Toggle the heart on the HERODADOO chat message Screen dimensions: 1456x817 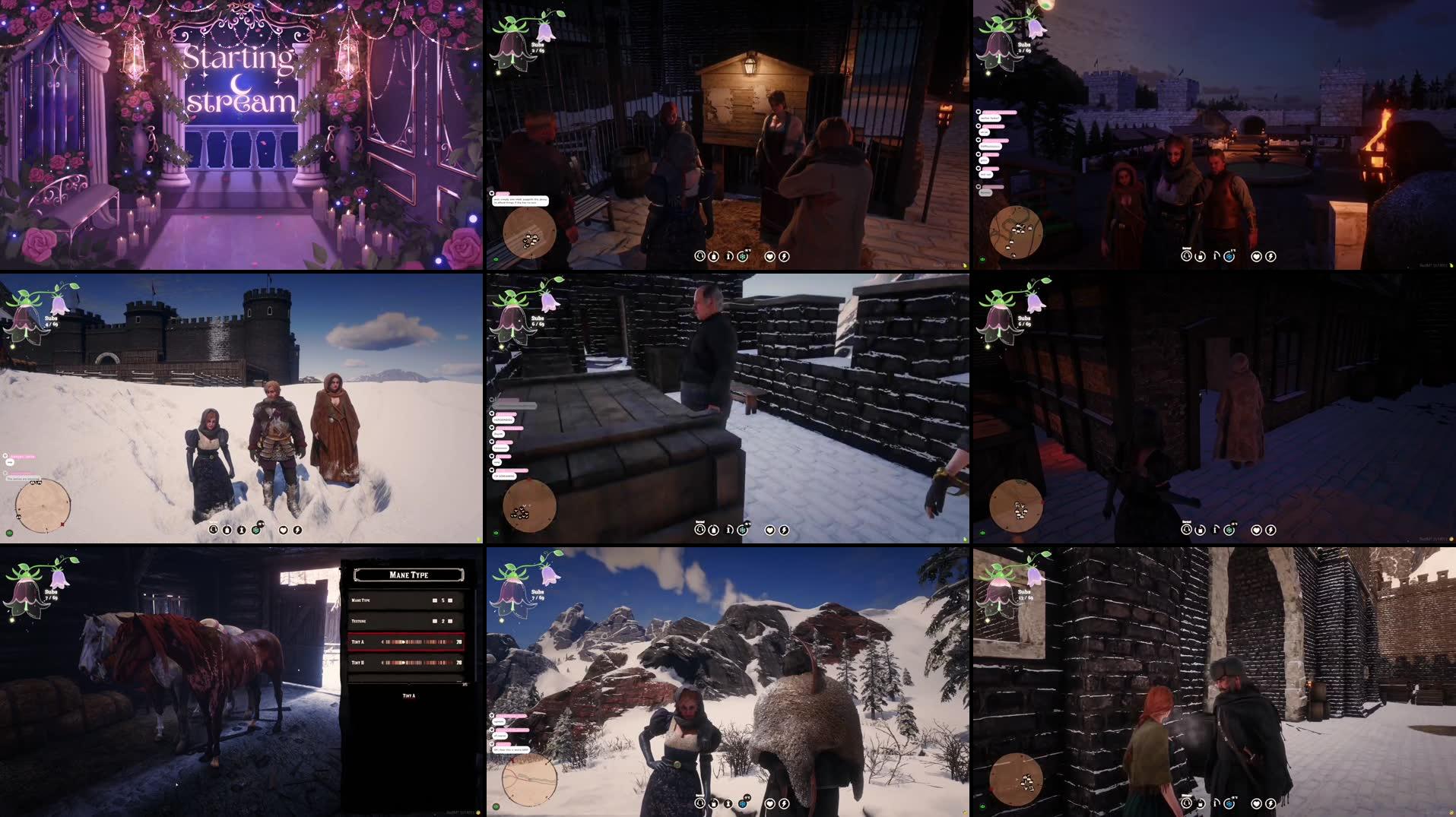pos(492,413)
